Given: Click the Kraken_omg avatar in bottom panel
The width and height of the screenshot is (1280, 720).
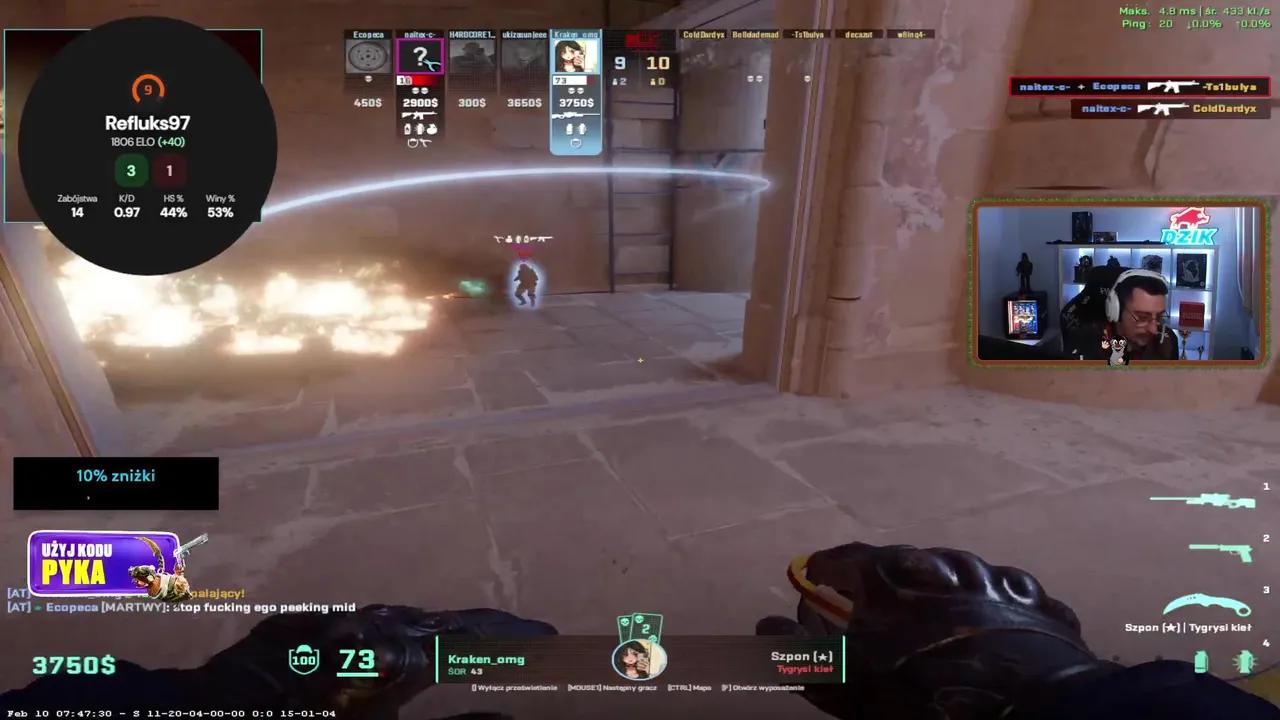Looking at the screenshot, I should [639, 659].
